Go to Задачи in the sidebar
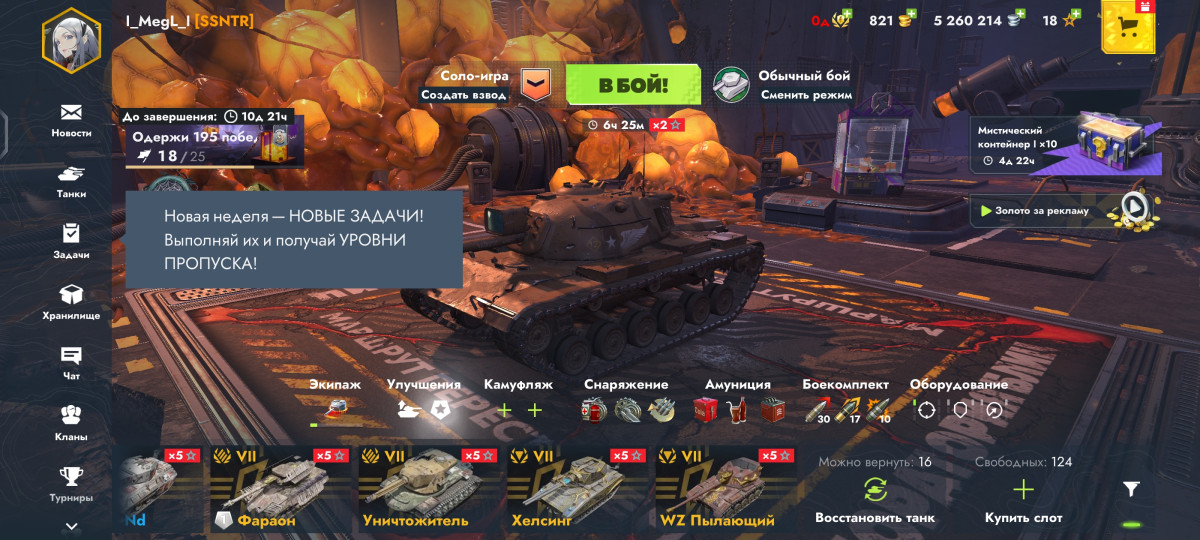1200x540 pixels. pyautogui.click(x=71, y=241)
